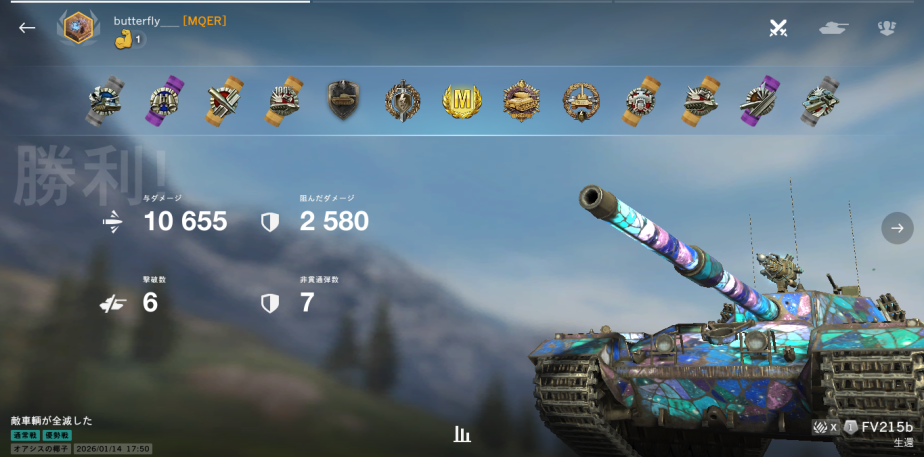Go to the next page arrow
Screen dimensions: 924x457
pyautogui.click(x=897, y=228)
